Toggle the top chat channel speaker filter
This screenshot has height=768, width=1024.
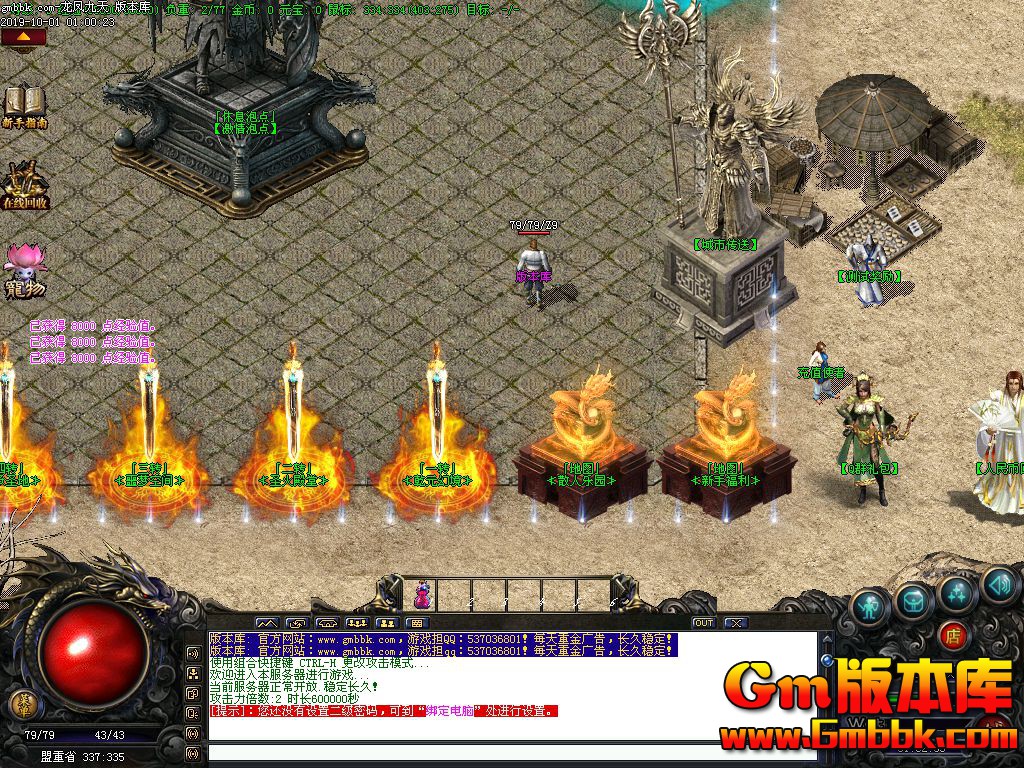[193, 653]
